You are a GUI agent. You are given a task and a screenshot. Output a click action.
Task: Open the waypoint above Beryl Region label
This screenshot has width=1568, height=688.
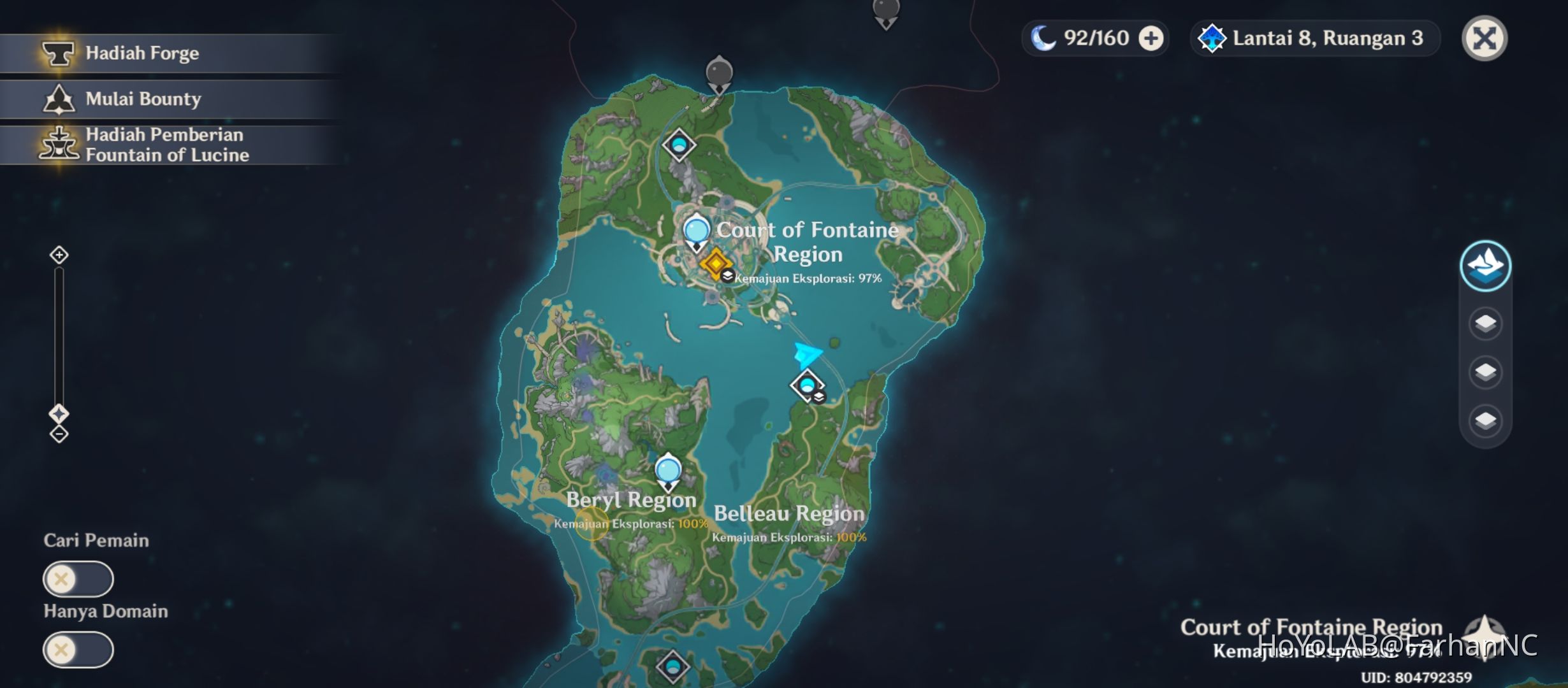point(668,470)
